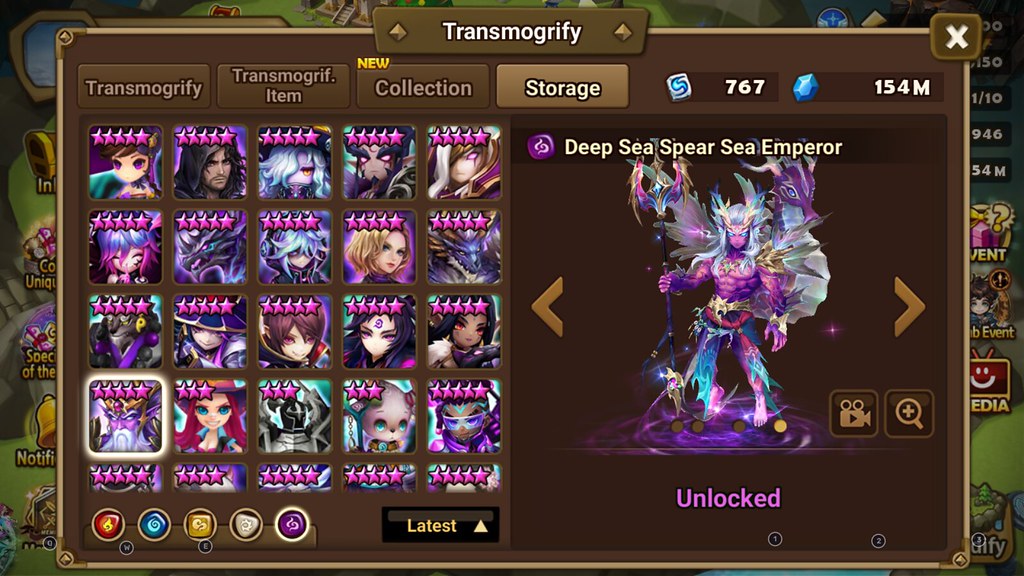Select the highlighted Sea Emperor thumbnail
This screenshot has width=1024, height=576.
tap(125, 415)
